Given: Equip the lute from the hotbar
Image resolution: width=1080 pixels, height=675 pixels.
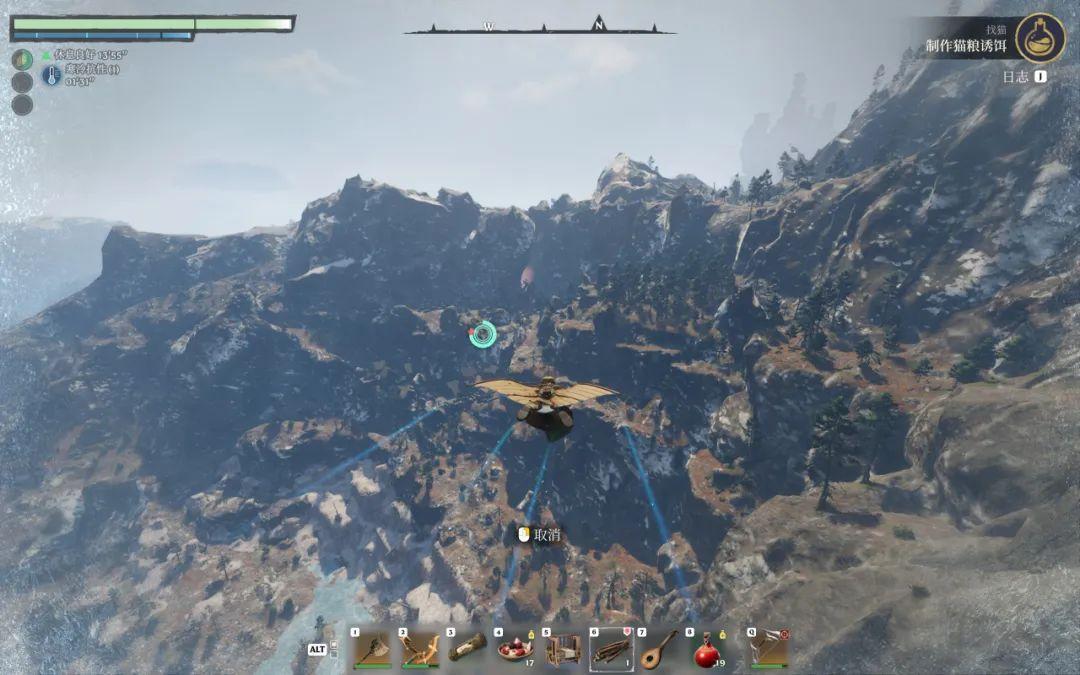Looking at the screenshot, I should [x=659, y=649].
